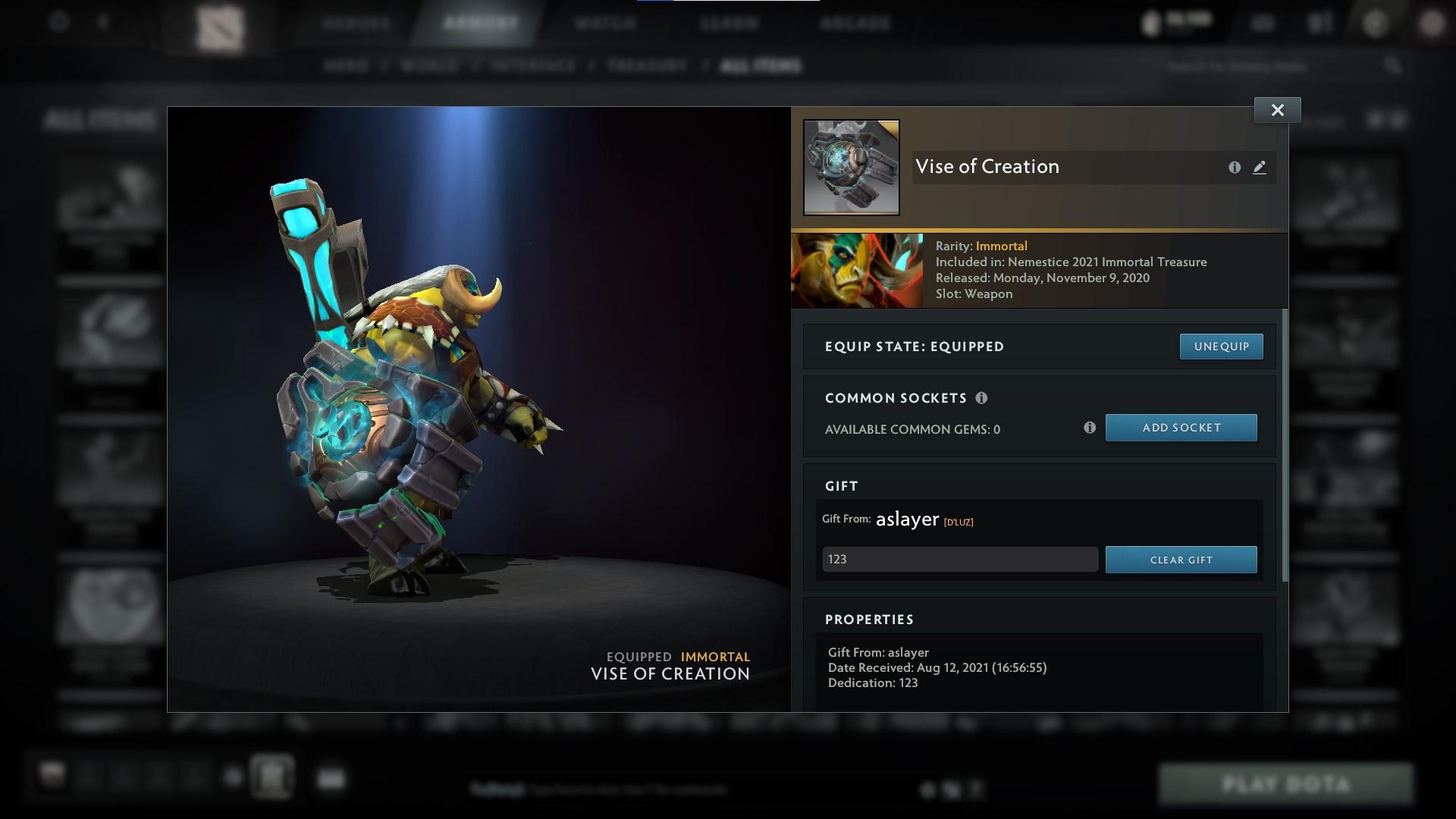Click the Add Socket button
The height and width of the screenshot is (819, 1456).
tap(1181, 428)
